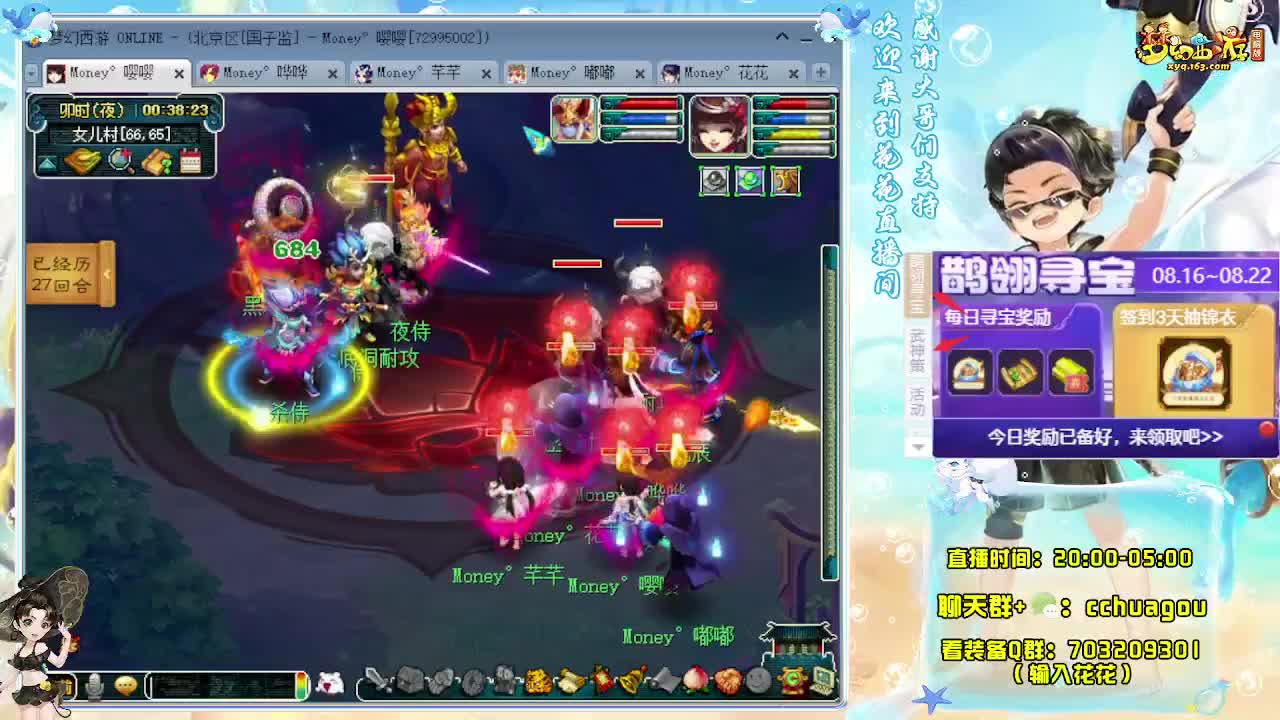Click the microphone voice icon near the chat bar
This screenshot has height=720, width=1280.
[93, 685]
